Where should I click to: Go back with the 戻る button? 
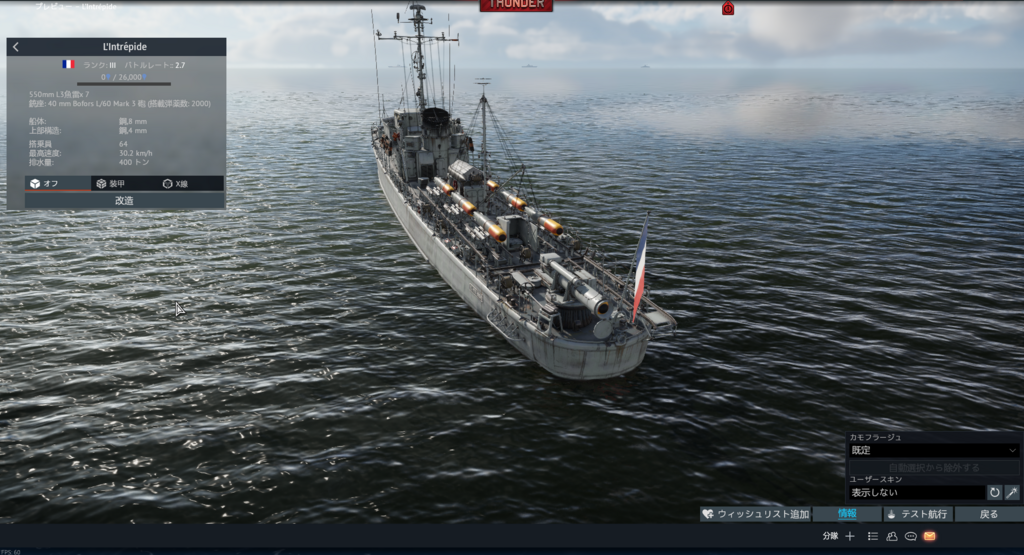pyautogui.click(x=988, y=514)
